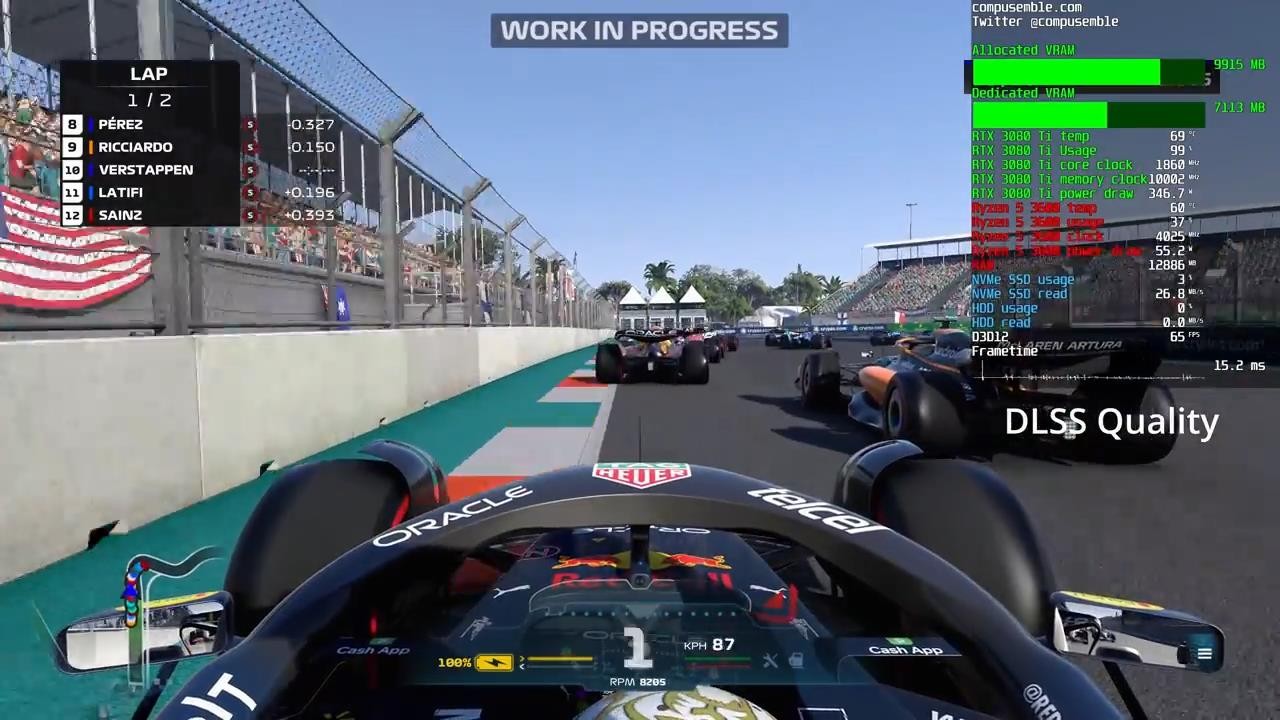Click the fuel pump icon near the speedometer

[795, 661]
